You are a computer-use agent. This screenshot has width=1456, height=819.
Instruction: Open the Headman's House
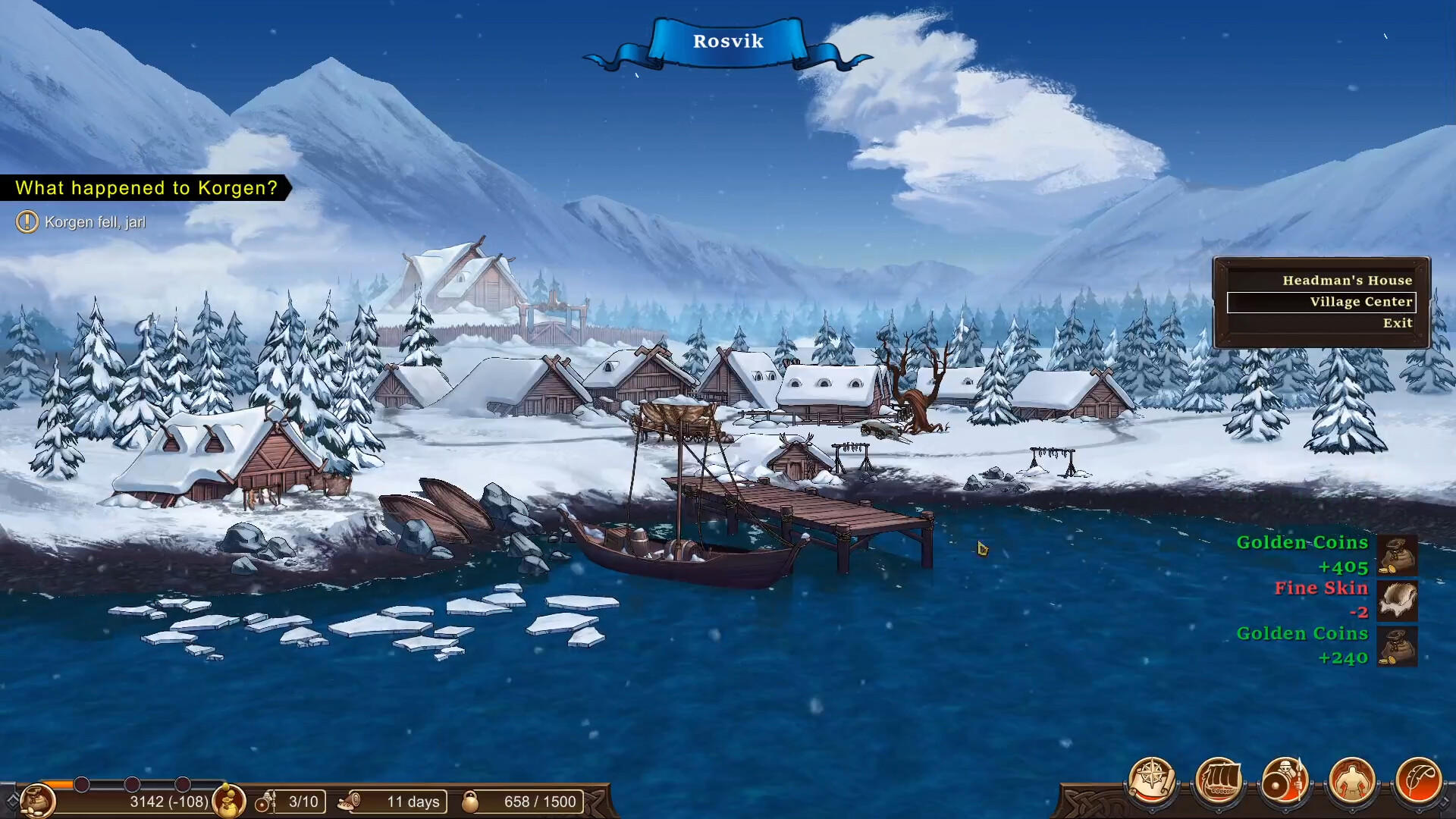coord(1347,281)
